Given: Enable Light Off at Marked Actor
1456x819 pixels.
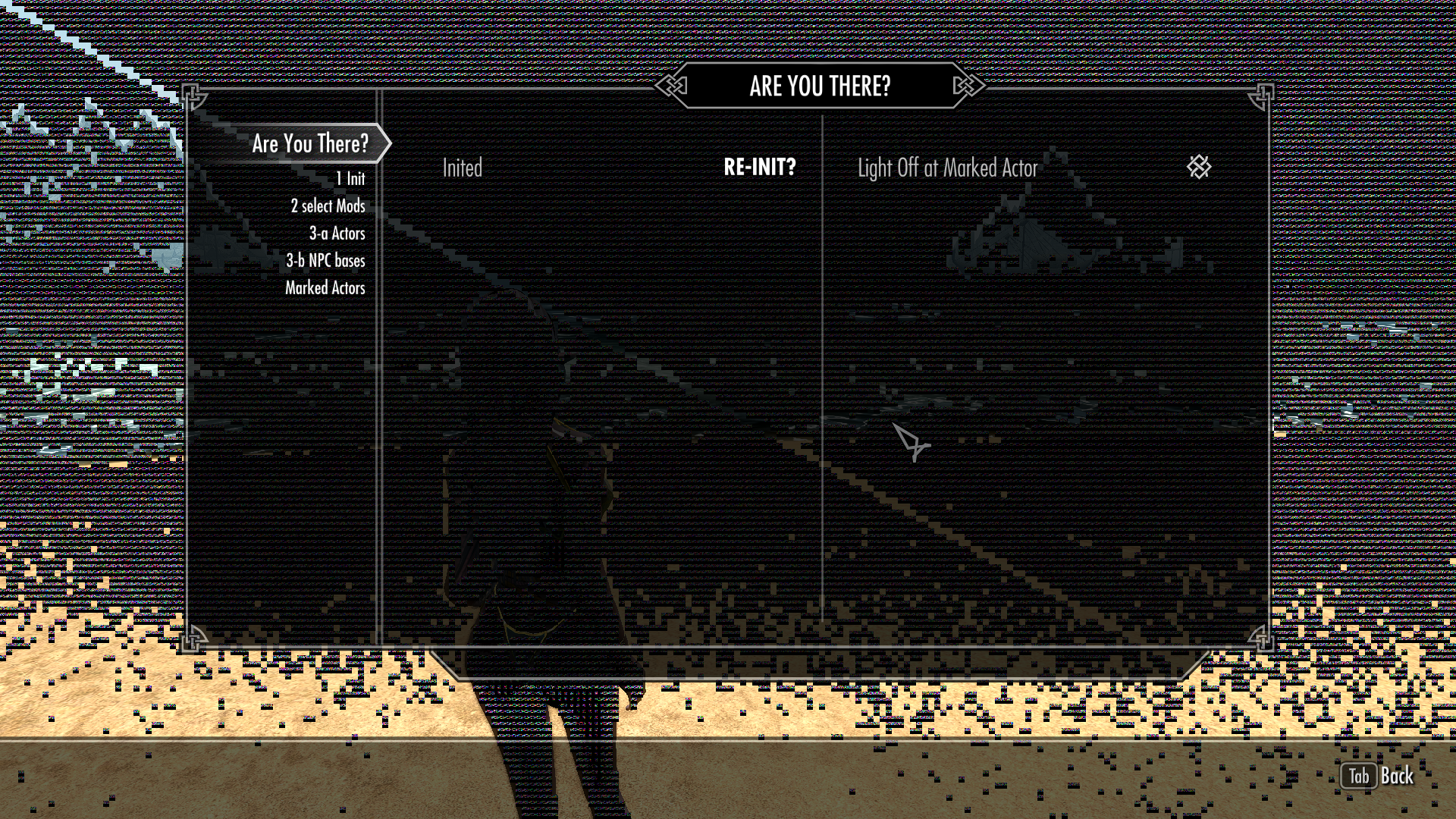Looking at the screenshot, I should click(947, 168).
